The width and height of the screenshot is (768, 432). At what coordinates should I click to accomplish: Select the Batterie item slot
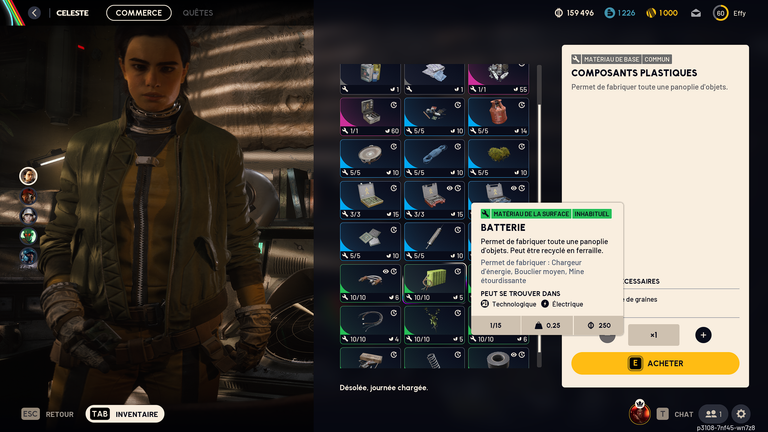[434, 282]
